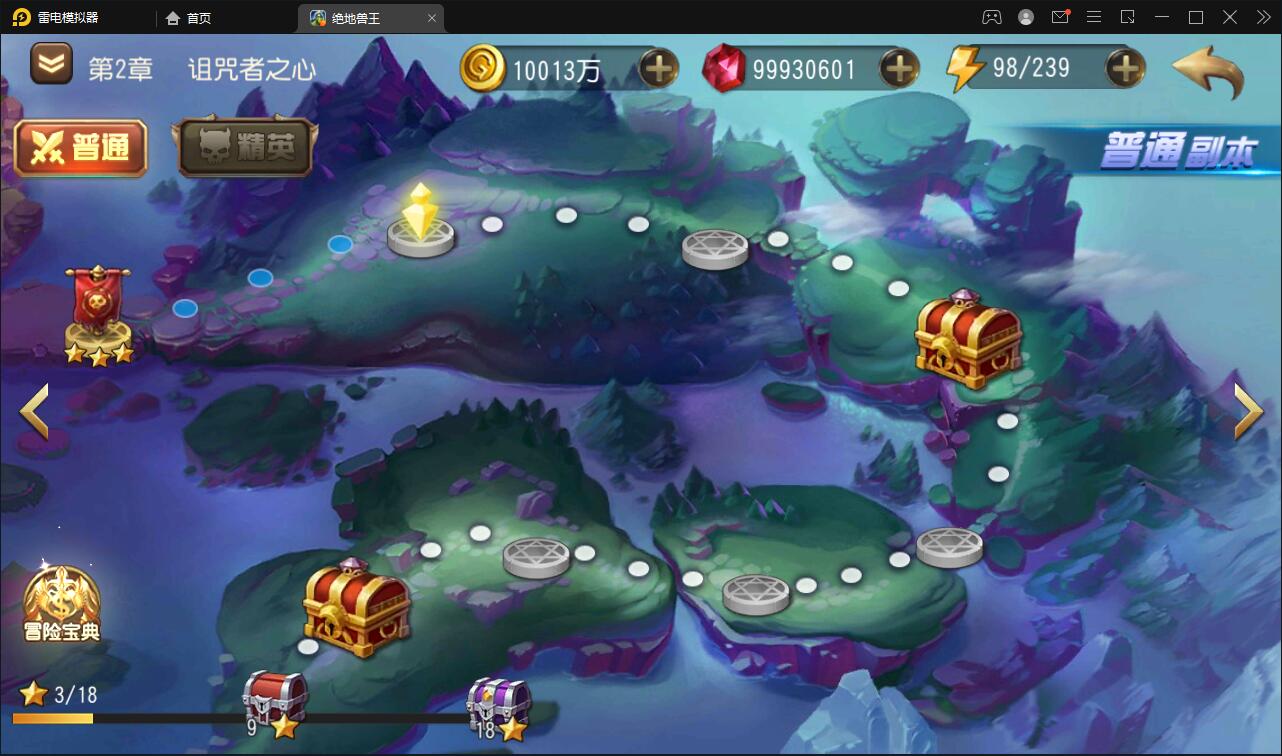This screenshot has width=1282, height=756.
Task: Claim the 9-star reward chest
Action: tap(275, 700)
